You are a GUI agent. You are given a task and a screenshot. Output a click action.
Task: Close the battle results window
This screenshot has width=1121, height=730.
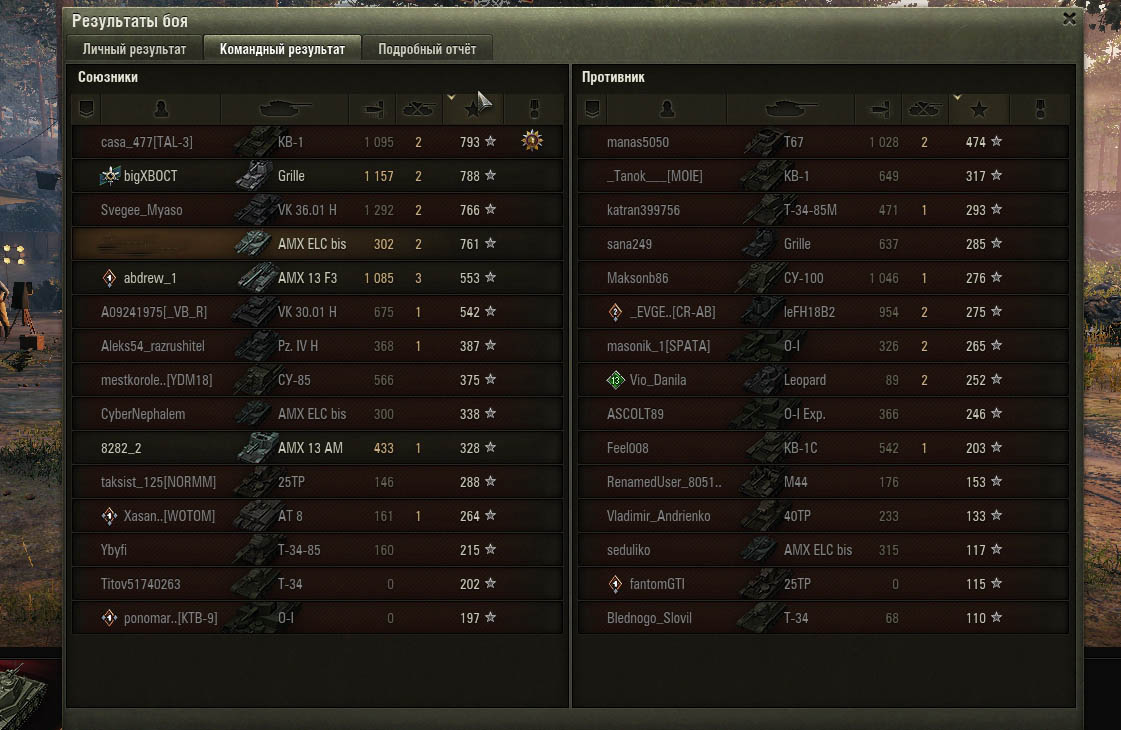[1069, 19]
